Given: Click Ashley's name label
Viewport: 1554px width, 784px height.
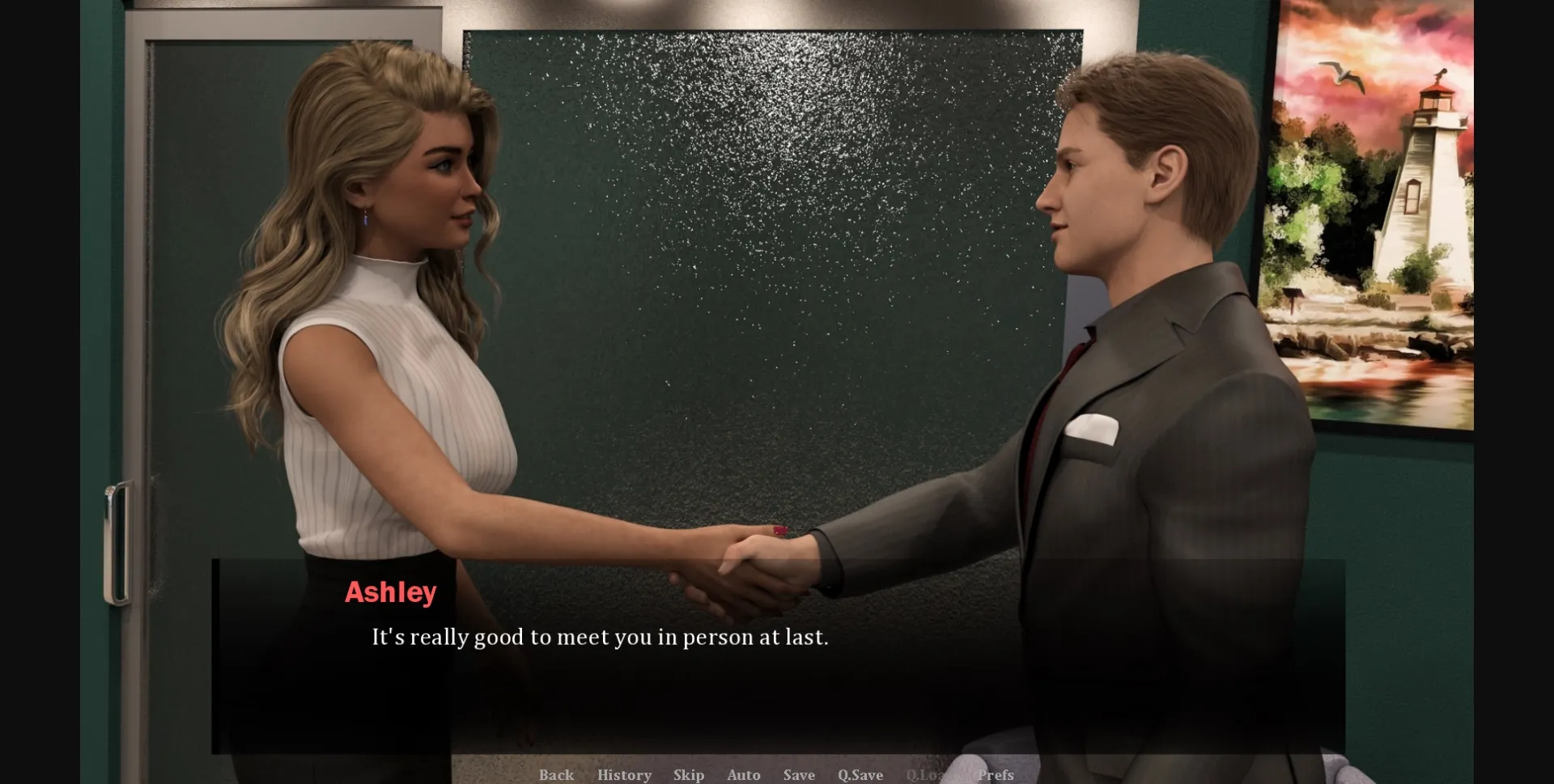Looking at the screenshot, I should tap(391, 593).
